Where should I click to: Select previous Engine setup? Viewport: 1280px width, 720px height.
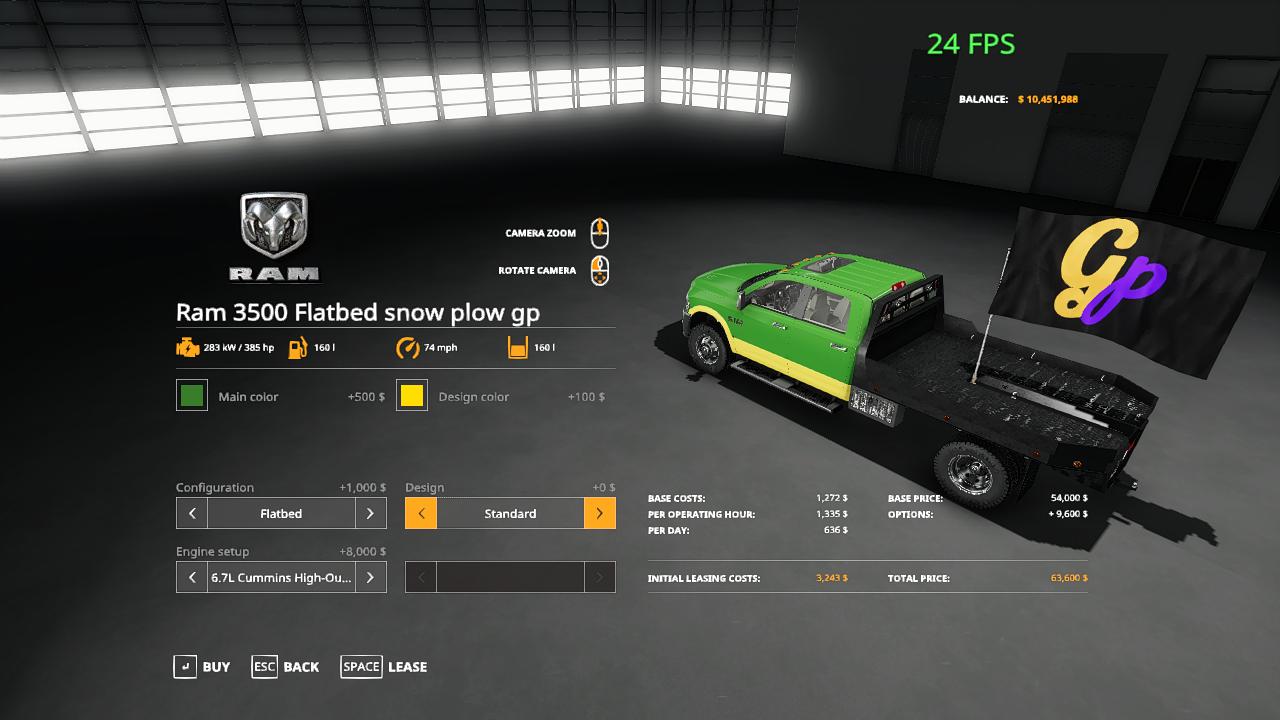[192, 577]
